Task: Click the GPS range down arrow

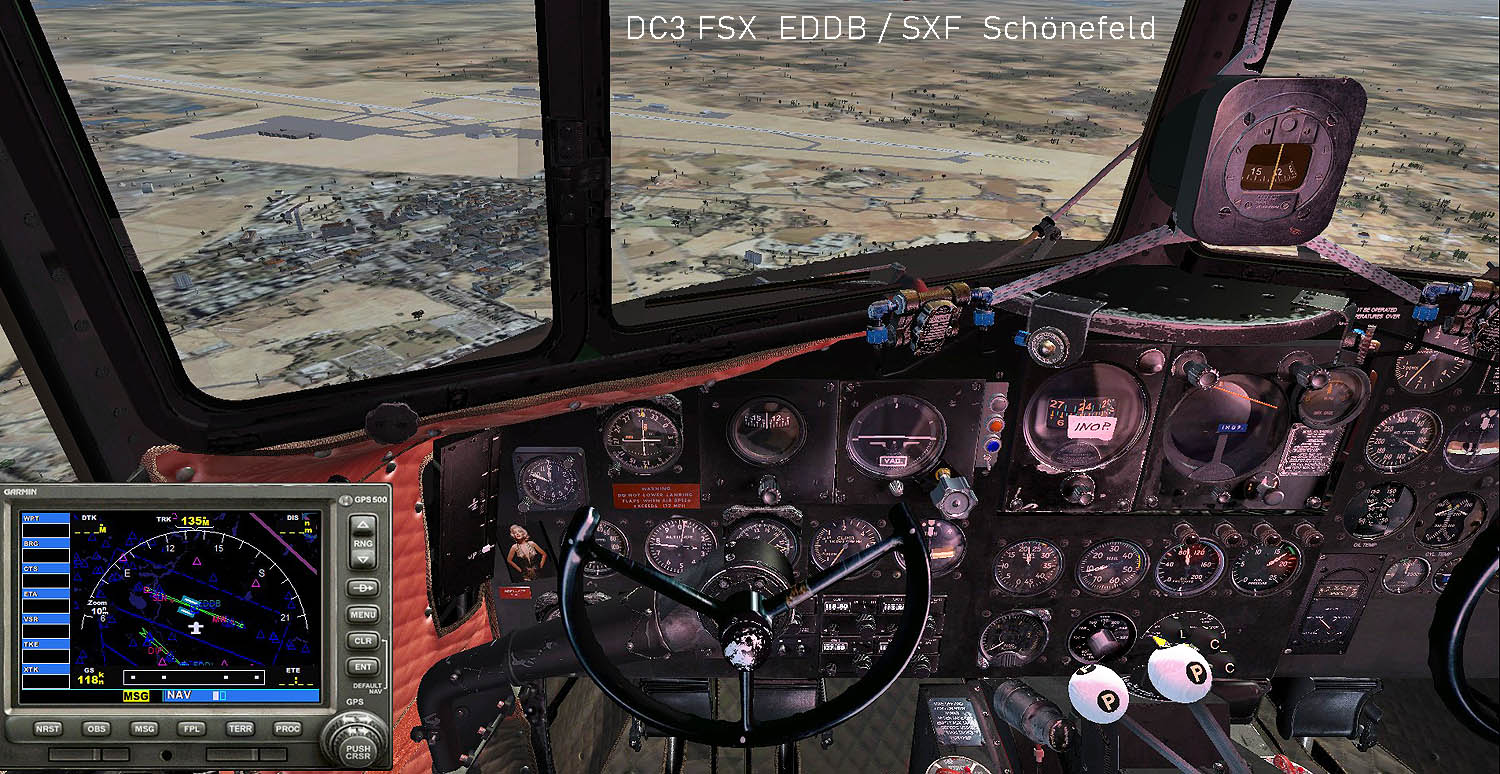Action: (363, 560)
